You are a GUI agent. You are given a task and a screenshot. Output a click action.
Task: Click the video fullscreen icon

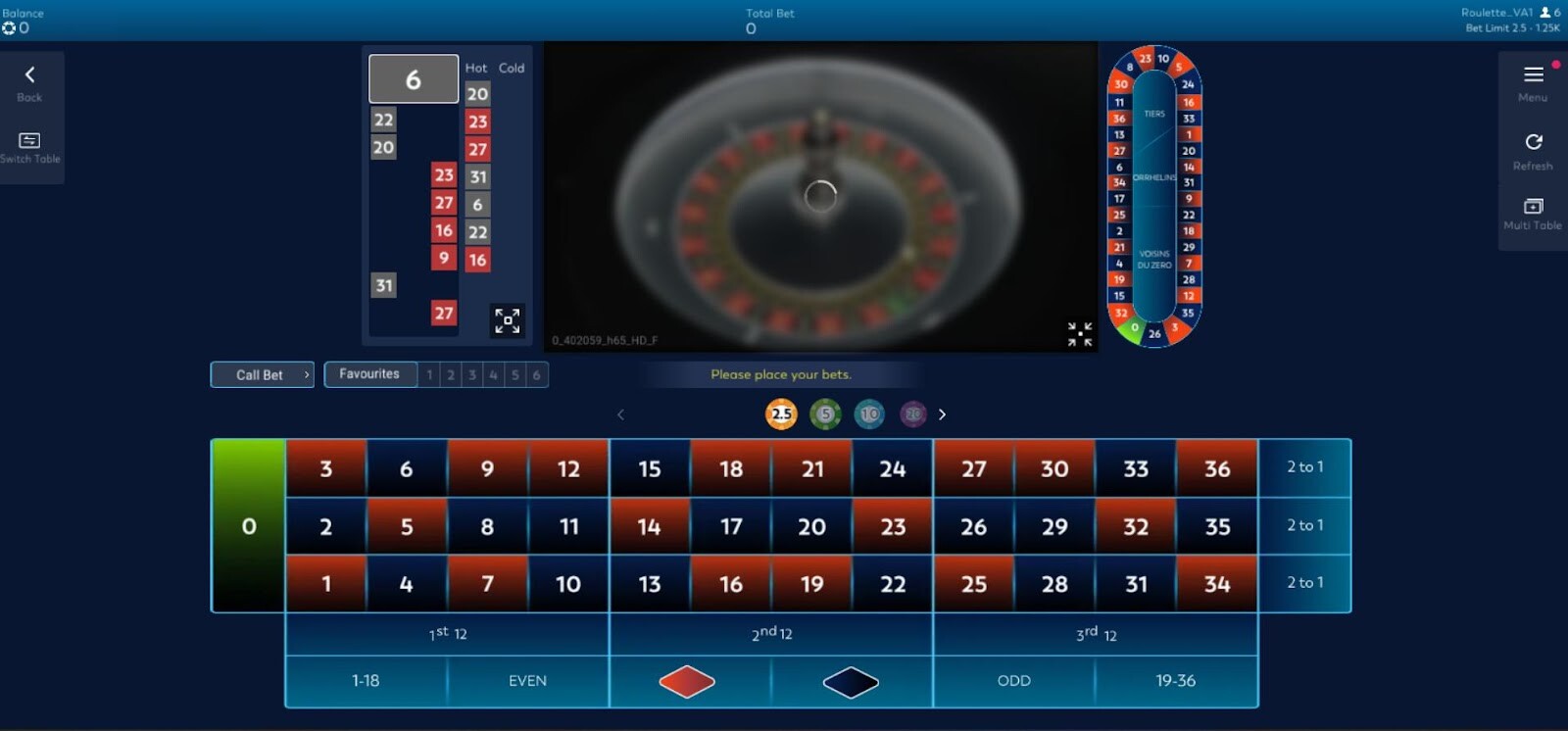pos(1078,335)
